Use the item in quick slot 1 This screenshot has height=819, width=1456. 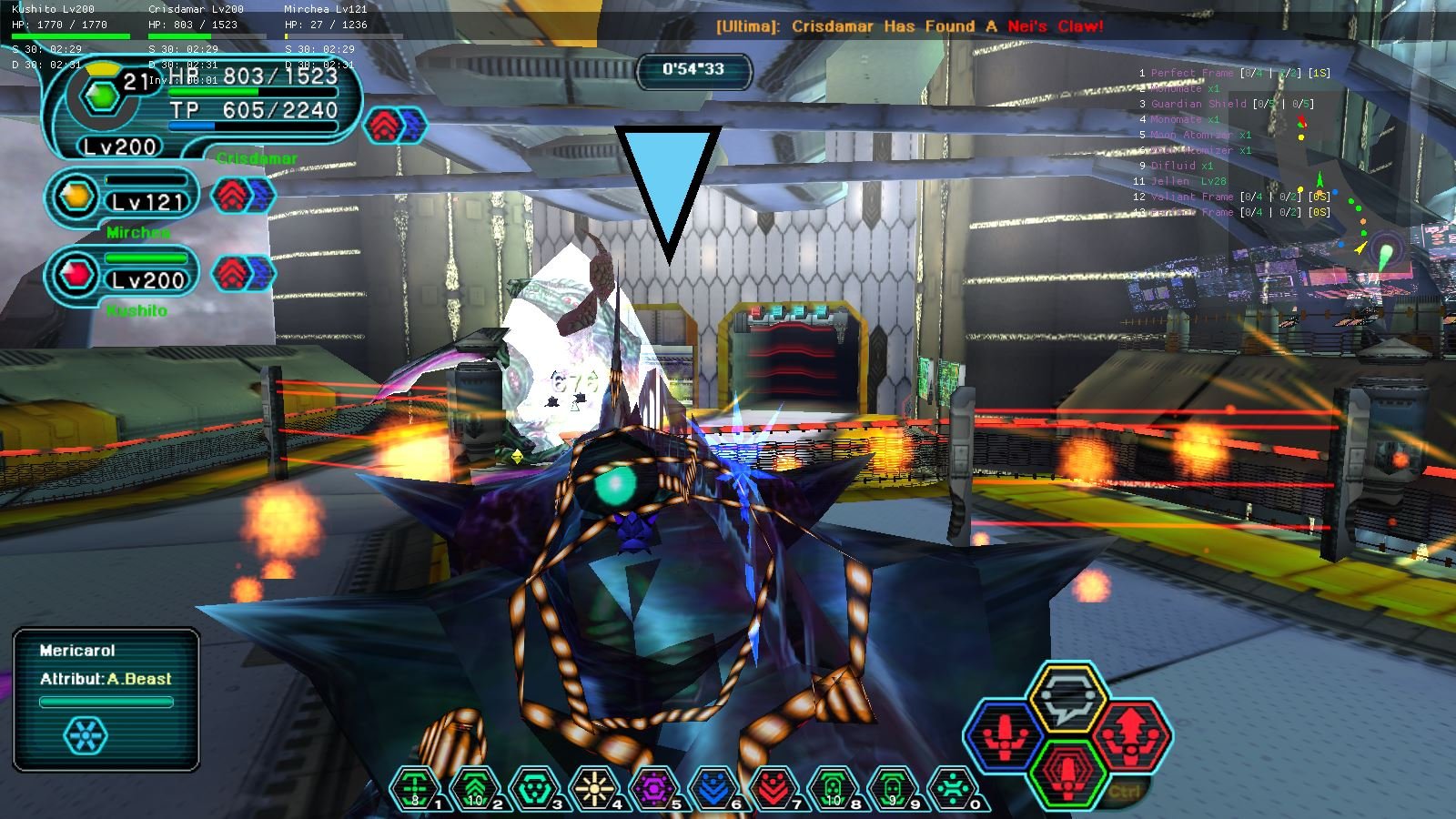click(415, 788)
